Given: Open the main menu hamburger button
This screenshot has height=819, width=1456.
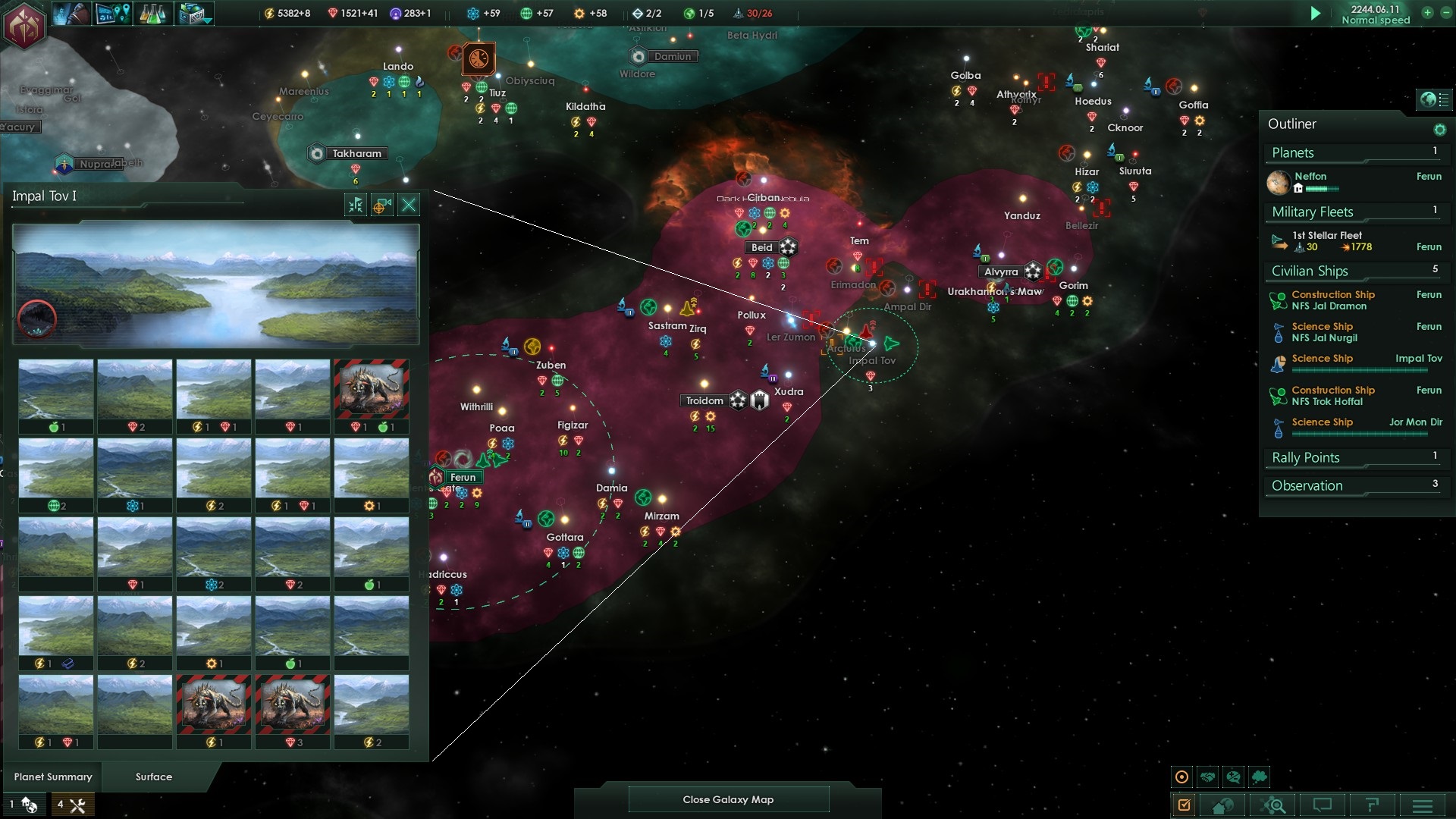Looking at the screenshot, I should point(1423,805).
